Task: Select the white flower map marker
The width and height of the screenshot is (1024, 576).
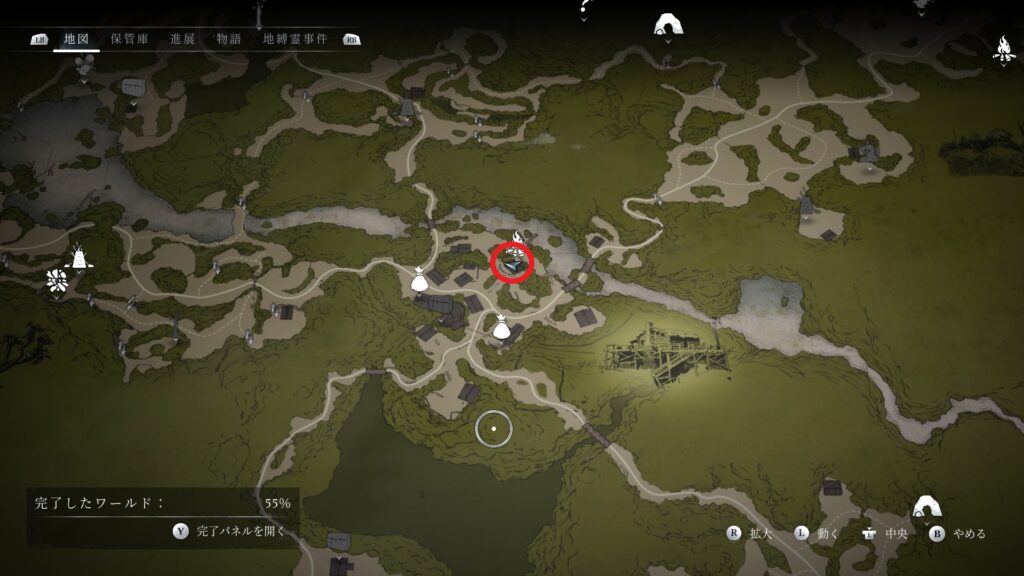Action: click(x=56, y=282)
